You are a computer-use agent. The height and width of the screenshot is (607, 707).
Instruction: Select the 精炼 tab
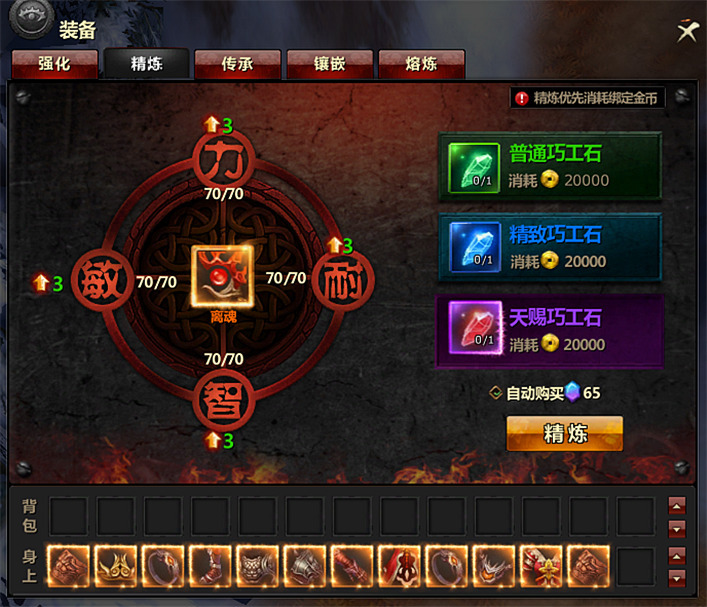pos(146,64)
